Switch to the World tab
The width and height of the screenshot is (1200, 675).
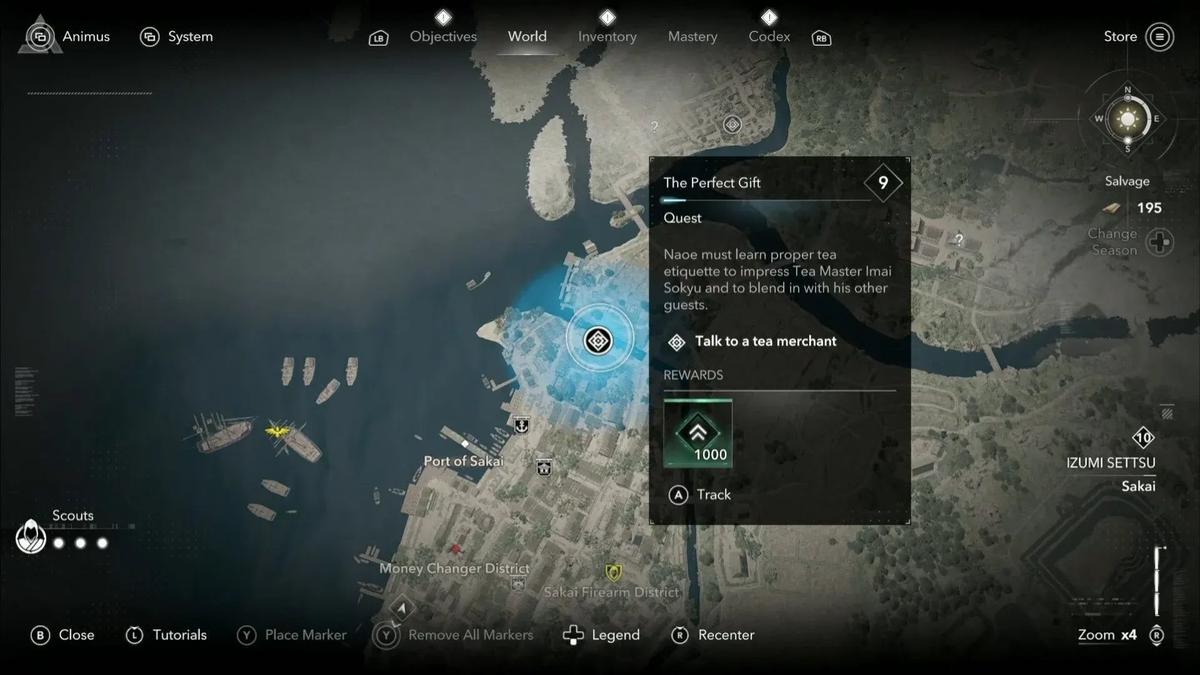click(527, 36)
